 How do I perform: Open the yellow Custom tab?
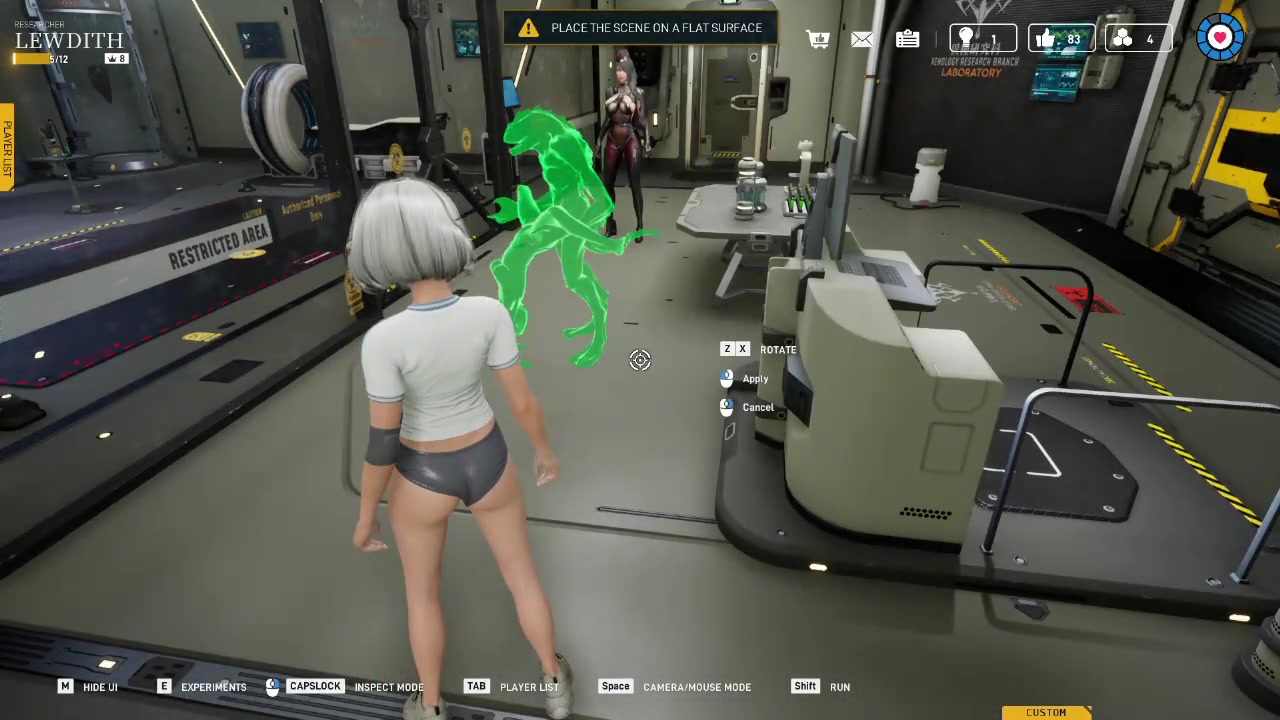(x=1046, y=712)
